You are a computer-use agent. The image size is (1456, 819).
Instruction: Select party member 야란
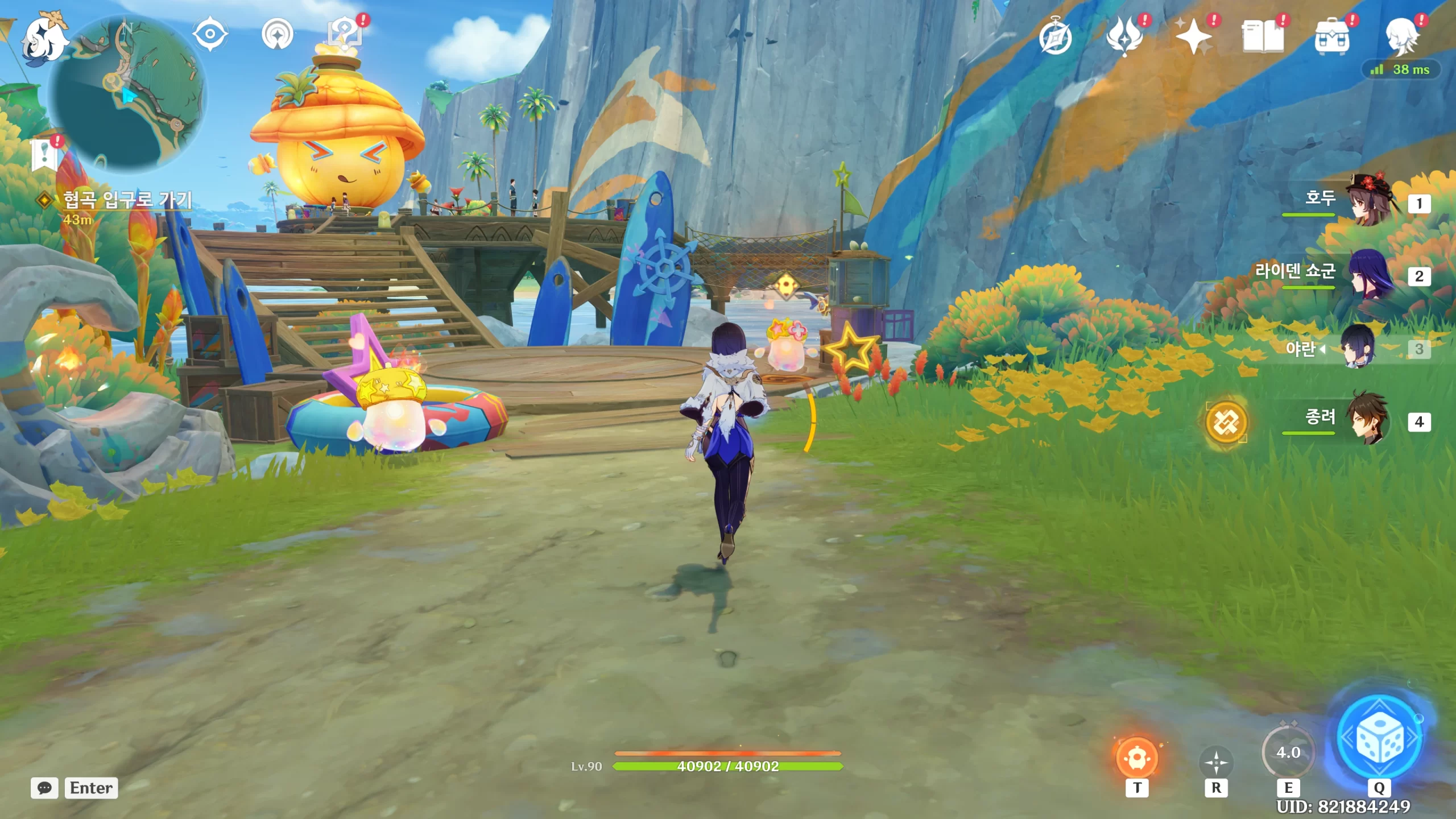click(x=1359, y=348)
